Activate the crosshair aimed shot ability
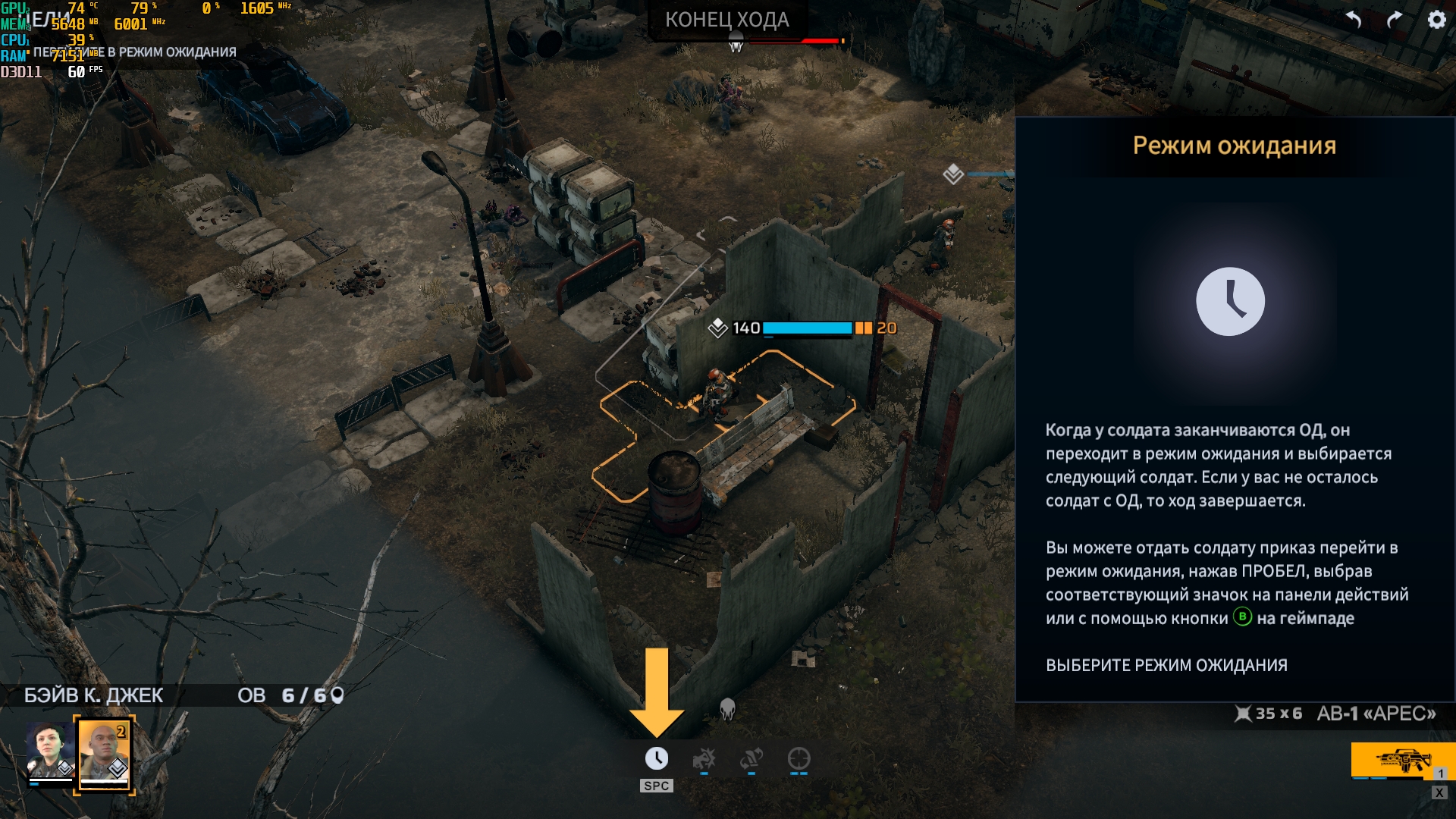The image size is (1456, 819). coord(799,758)
